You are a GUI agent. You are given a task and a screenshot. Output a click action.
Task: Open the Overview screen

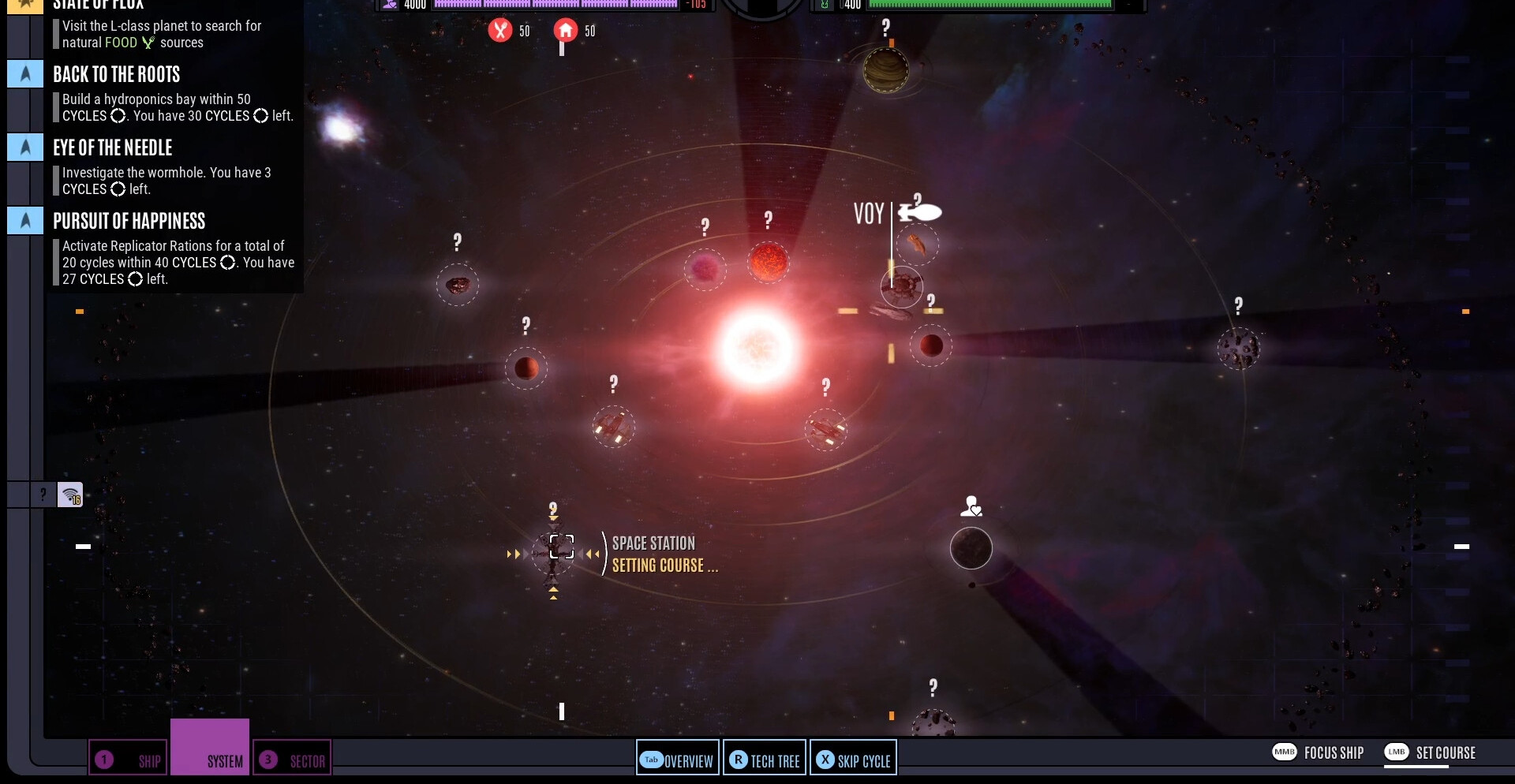(x=678, y=760)
